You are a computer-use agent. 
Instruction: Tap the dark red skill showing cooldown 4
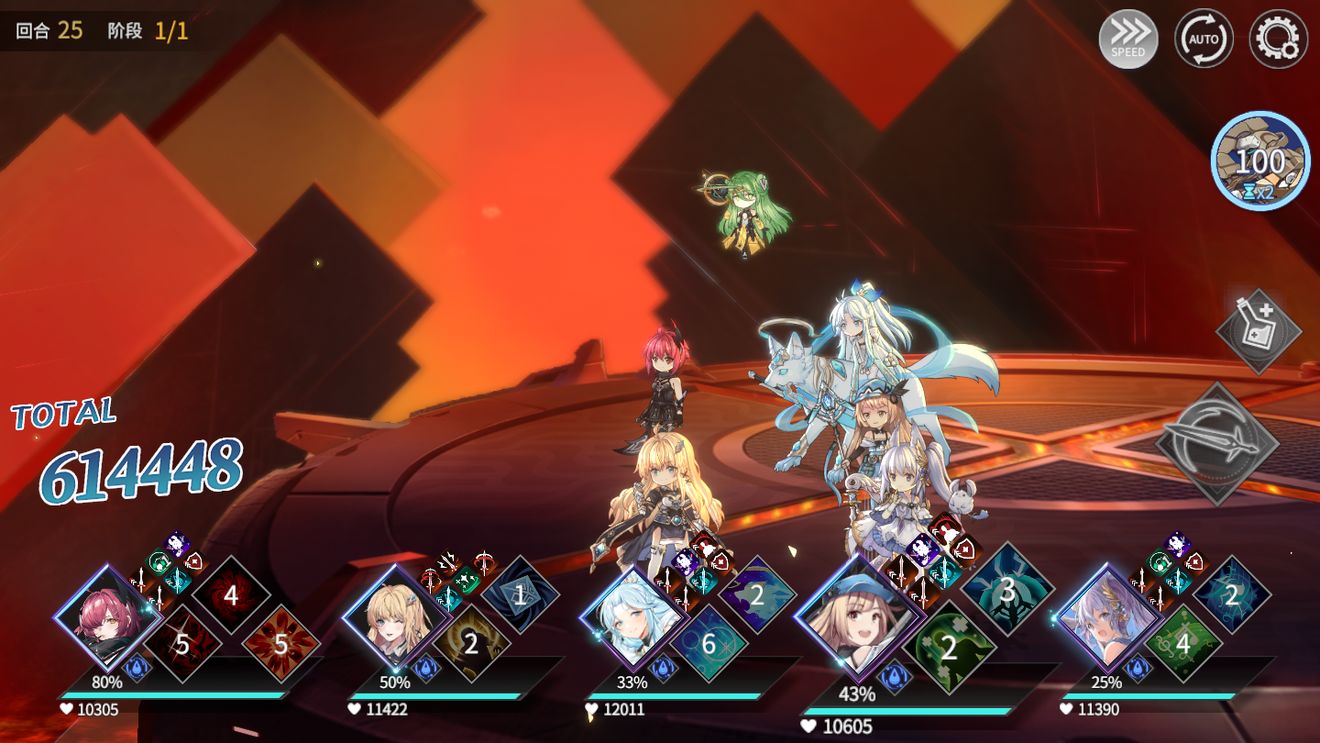(x=231, y=596)
